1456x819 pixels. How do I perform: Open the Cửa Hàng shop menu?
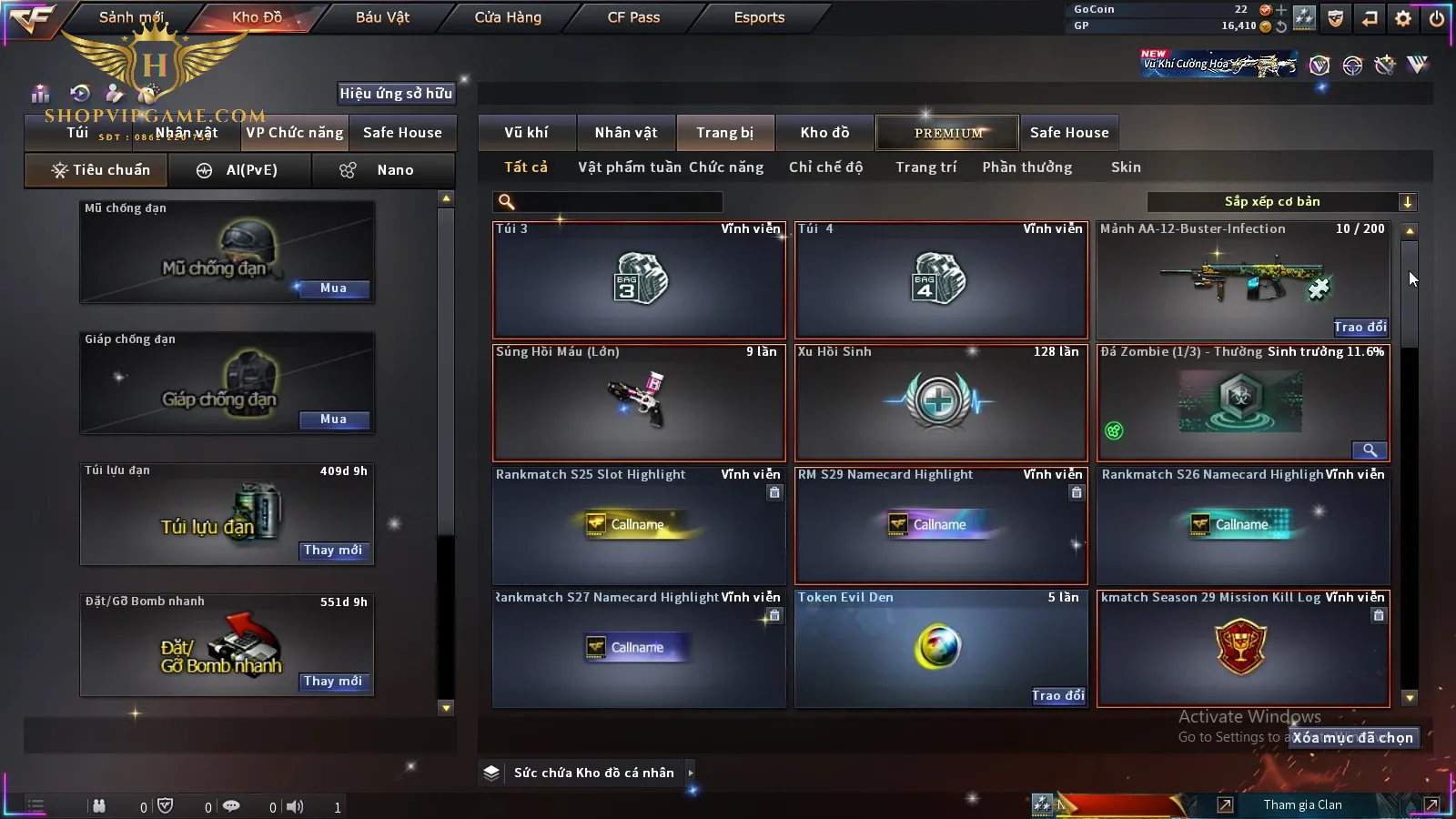click(x=508, y=17)
